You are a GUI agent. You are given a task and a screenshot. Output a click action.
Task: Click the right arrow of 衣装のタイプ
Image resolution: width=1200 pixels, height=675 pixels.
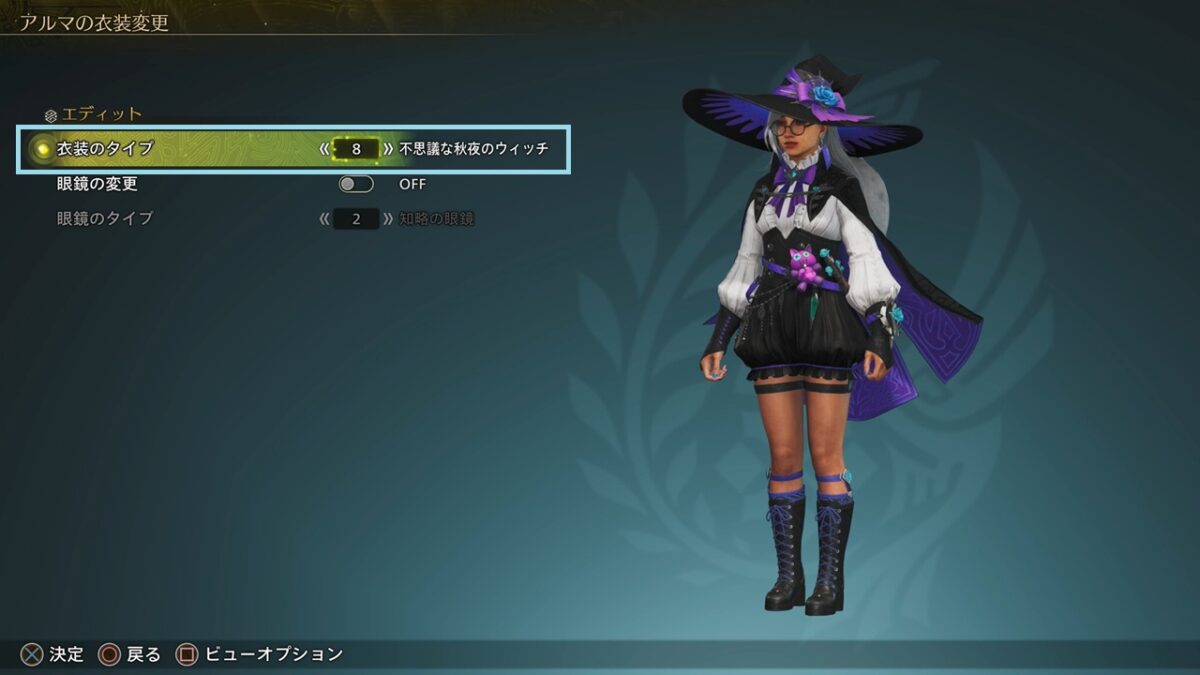coord(388,149)
